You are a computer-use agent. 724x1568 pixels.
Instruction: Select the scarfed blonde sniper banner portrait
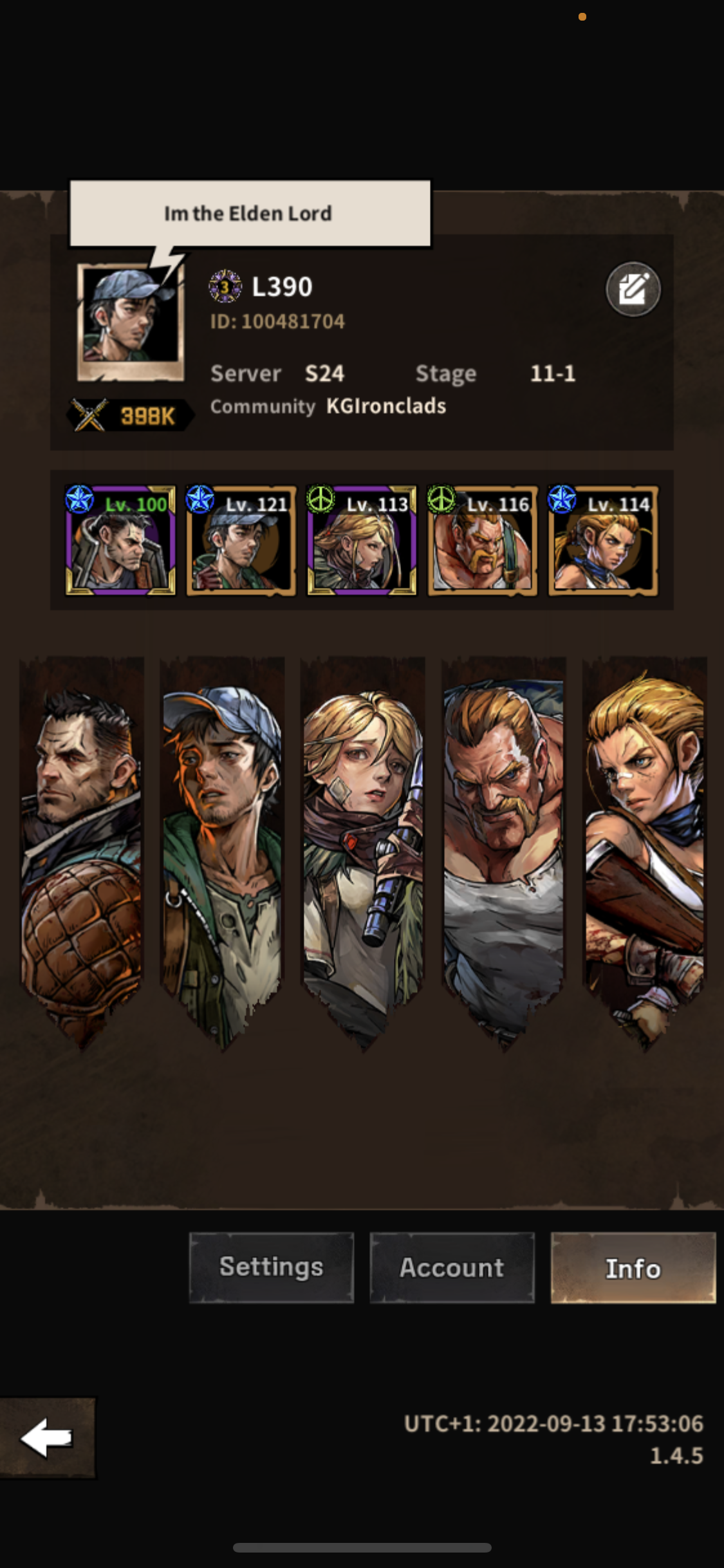pos(363,850)
